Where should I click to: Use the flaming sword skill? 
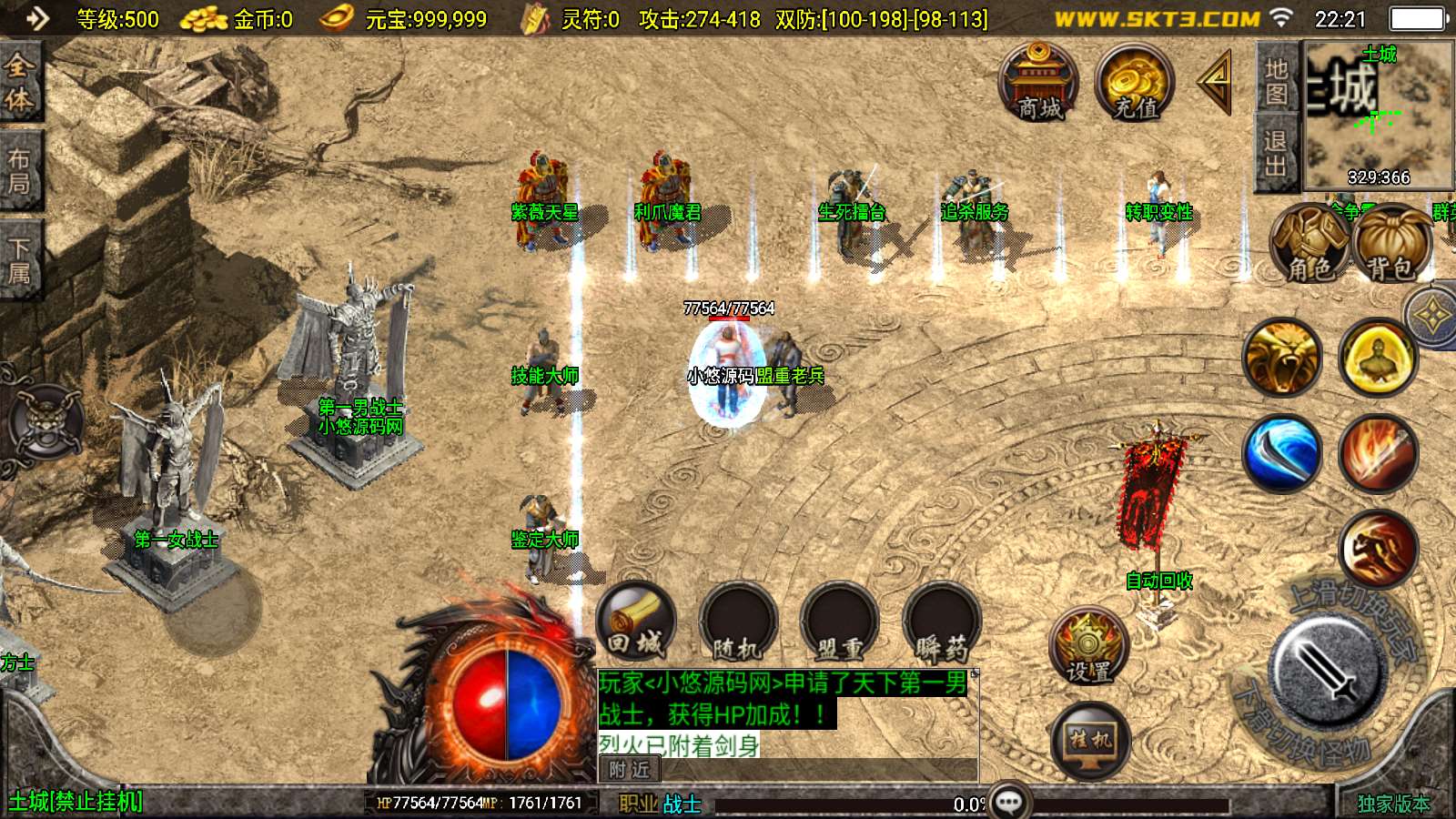pos(1378,453)
